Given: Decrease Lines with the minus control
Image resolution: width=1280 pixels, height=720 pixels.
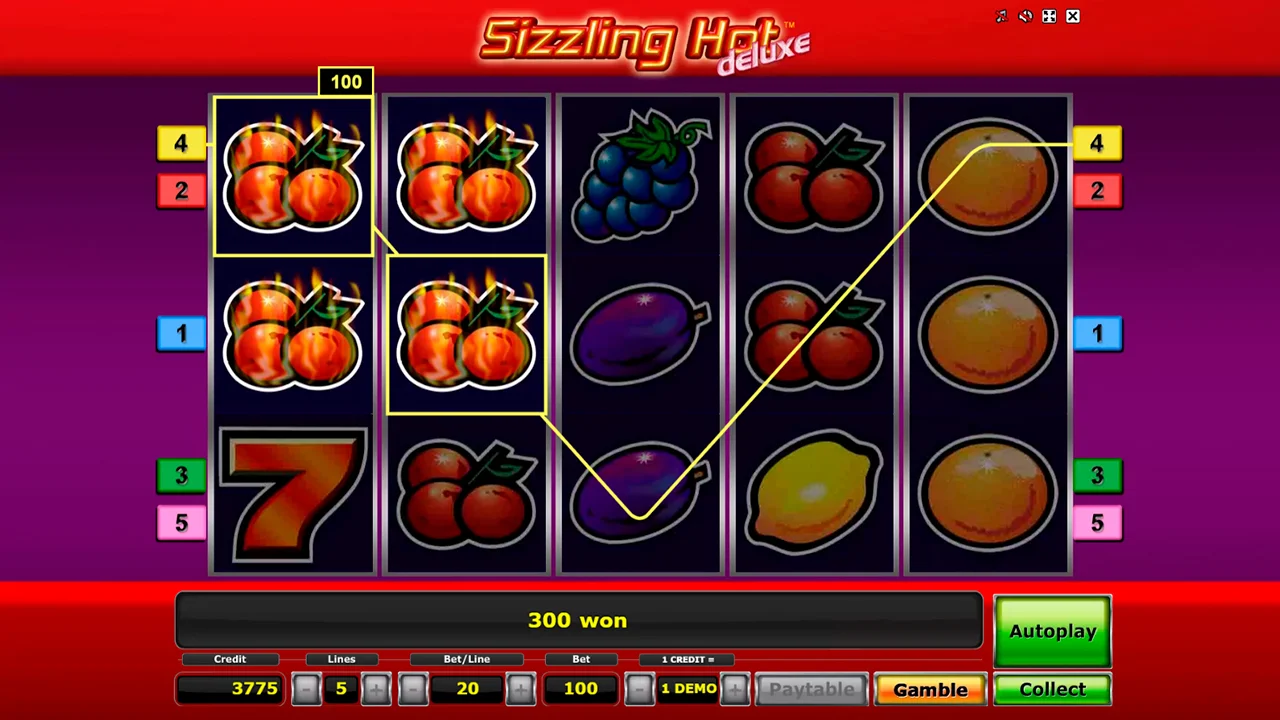Looking at the screenshot, I should [x=306, y=688].
